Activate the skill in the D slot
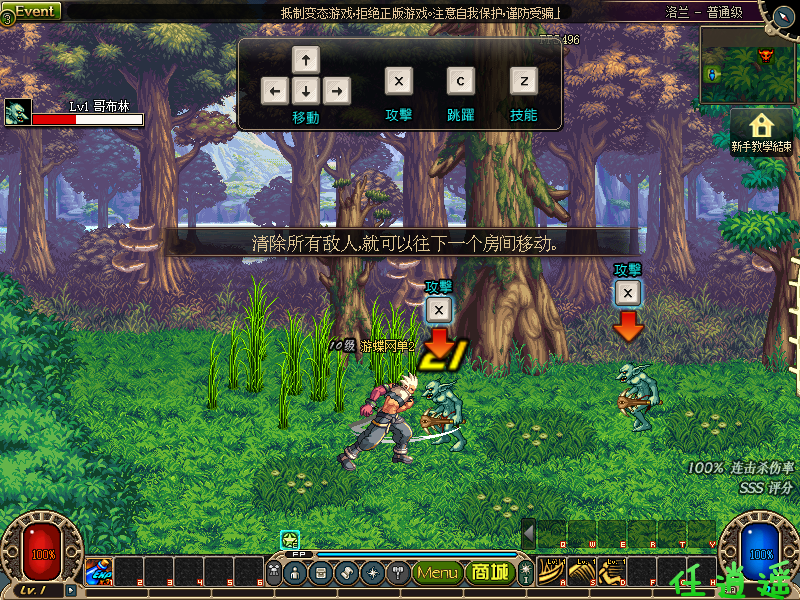This screenshot has width=800, height=600. (612, 571)
